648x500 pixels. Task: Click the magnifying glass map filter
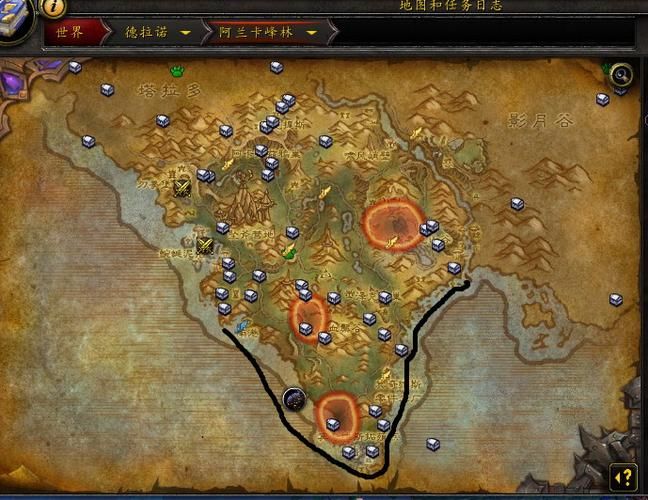[x=621, y=75]
